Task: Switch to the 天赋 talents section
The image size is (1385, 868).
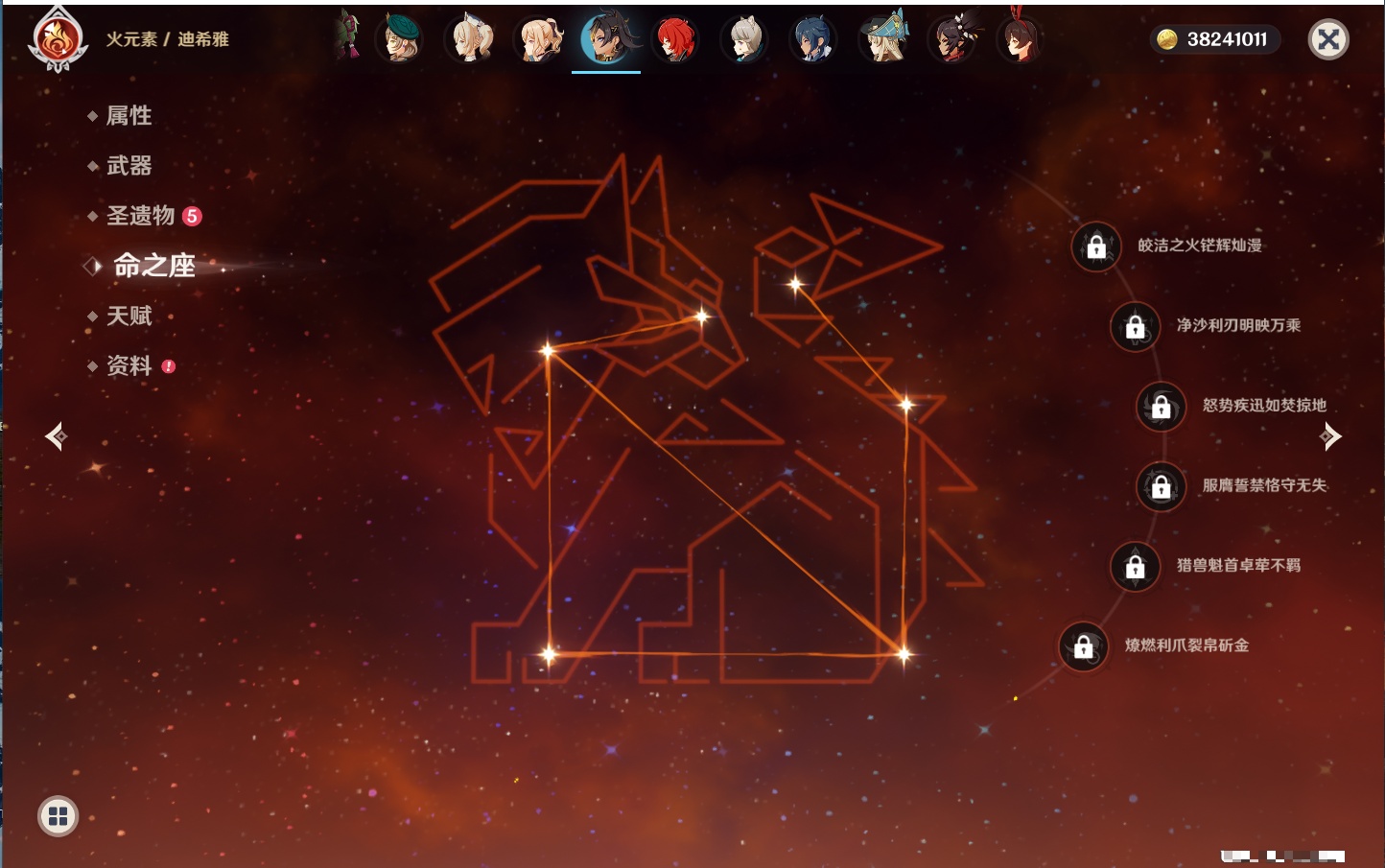Action: click(129, 316)
